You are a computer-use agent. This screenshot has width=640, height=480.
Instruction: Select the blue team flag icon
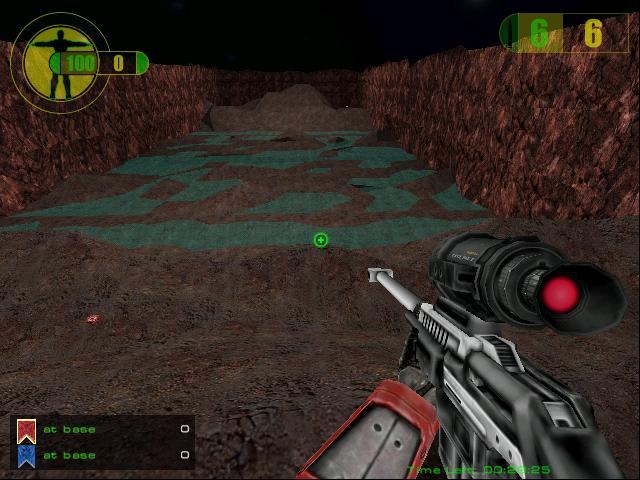(x=26, y=456)
